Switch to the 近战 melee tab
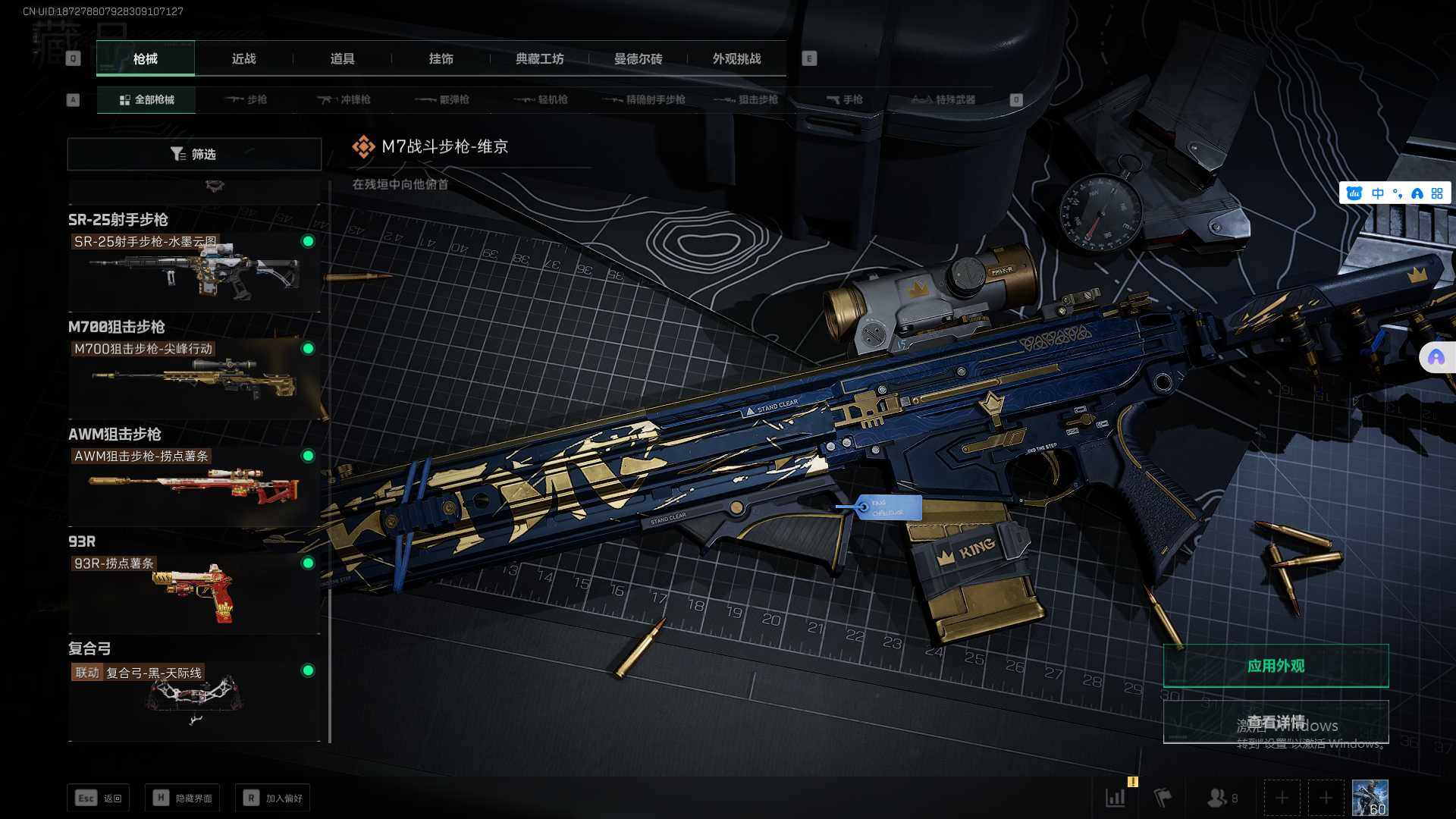1456x819 pixels. (243, 59)
